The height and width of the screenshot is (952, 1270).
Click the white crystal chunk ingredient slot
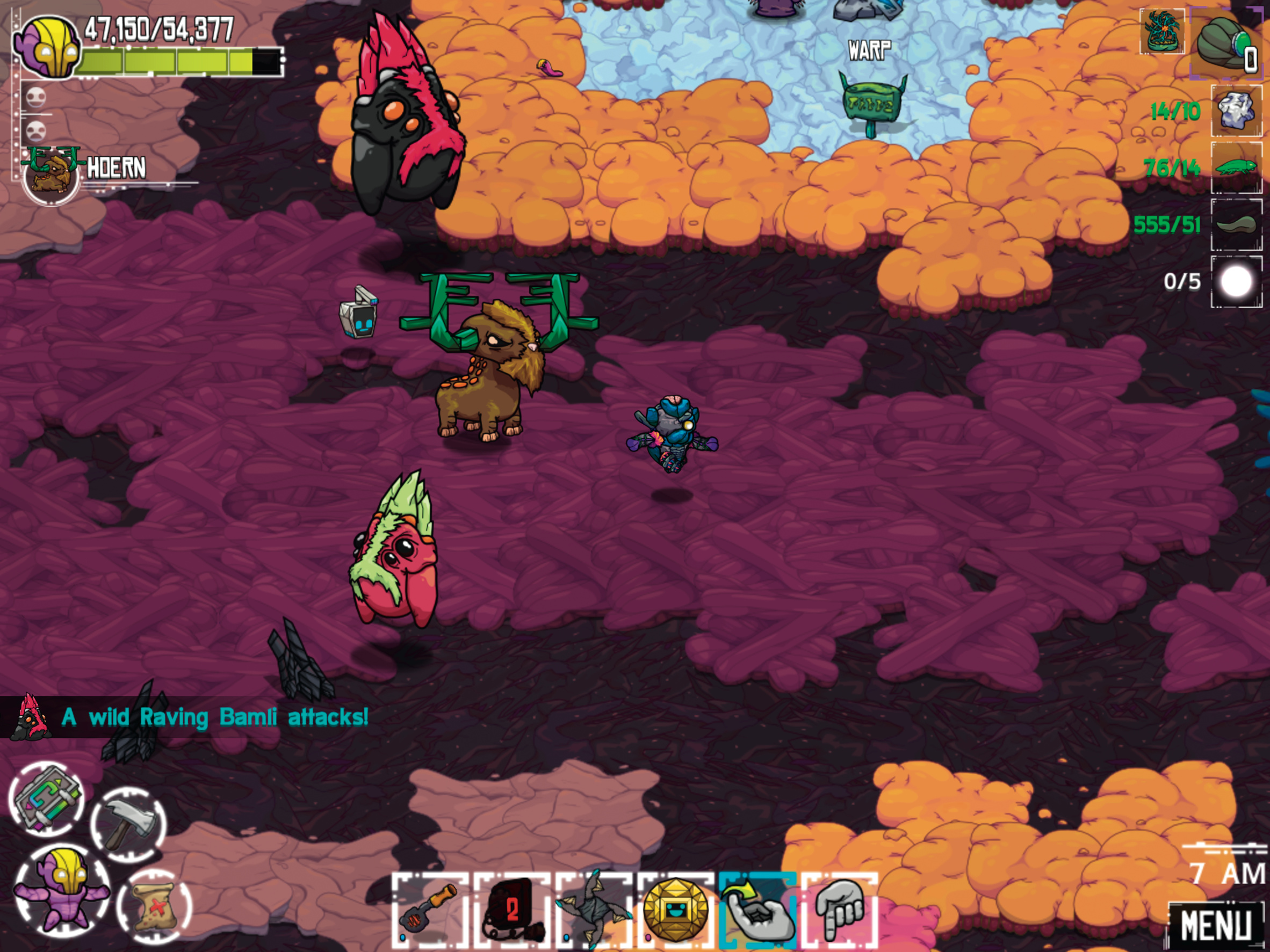click(x=1237, y=110)
